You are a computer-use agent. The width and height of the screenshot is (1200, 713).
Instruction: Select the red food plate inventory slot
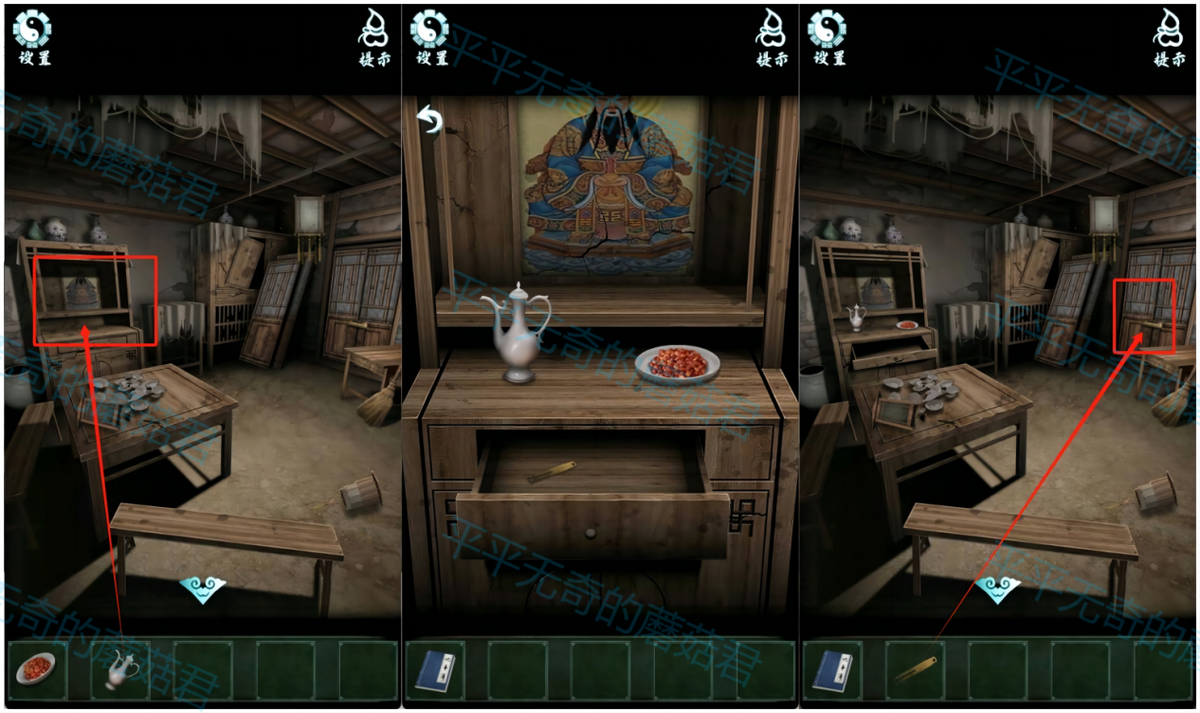(x=37, y=669)
